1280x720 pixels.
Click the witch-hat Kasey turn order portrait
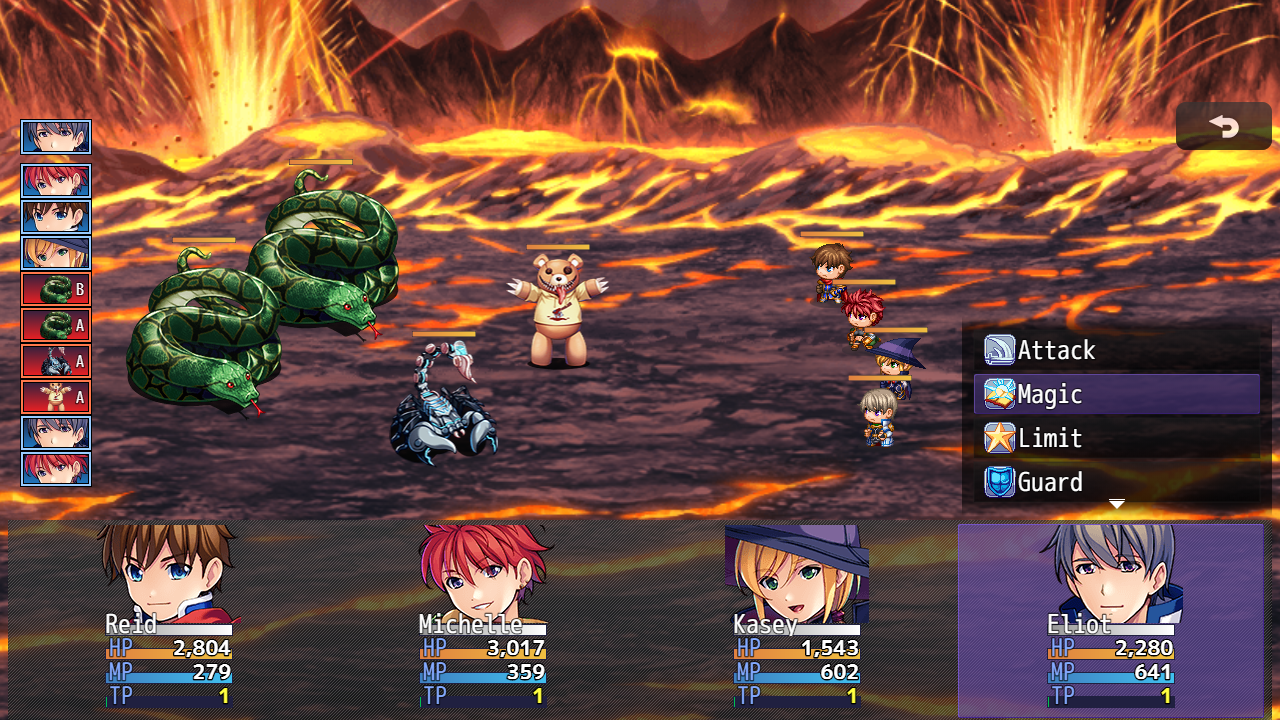click(56, 253)
